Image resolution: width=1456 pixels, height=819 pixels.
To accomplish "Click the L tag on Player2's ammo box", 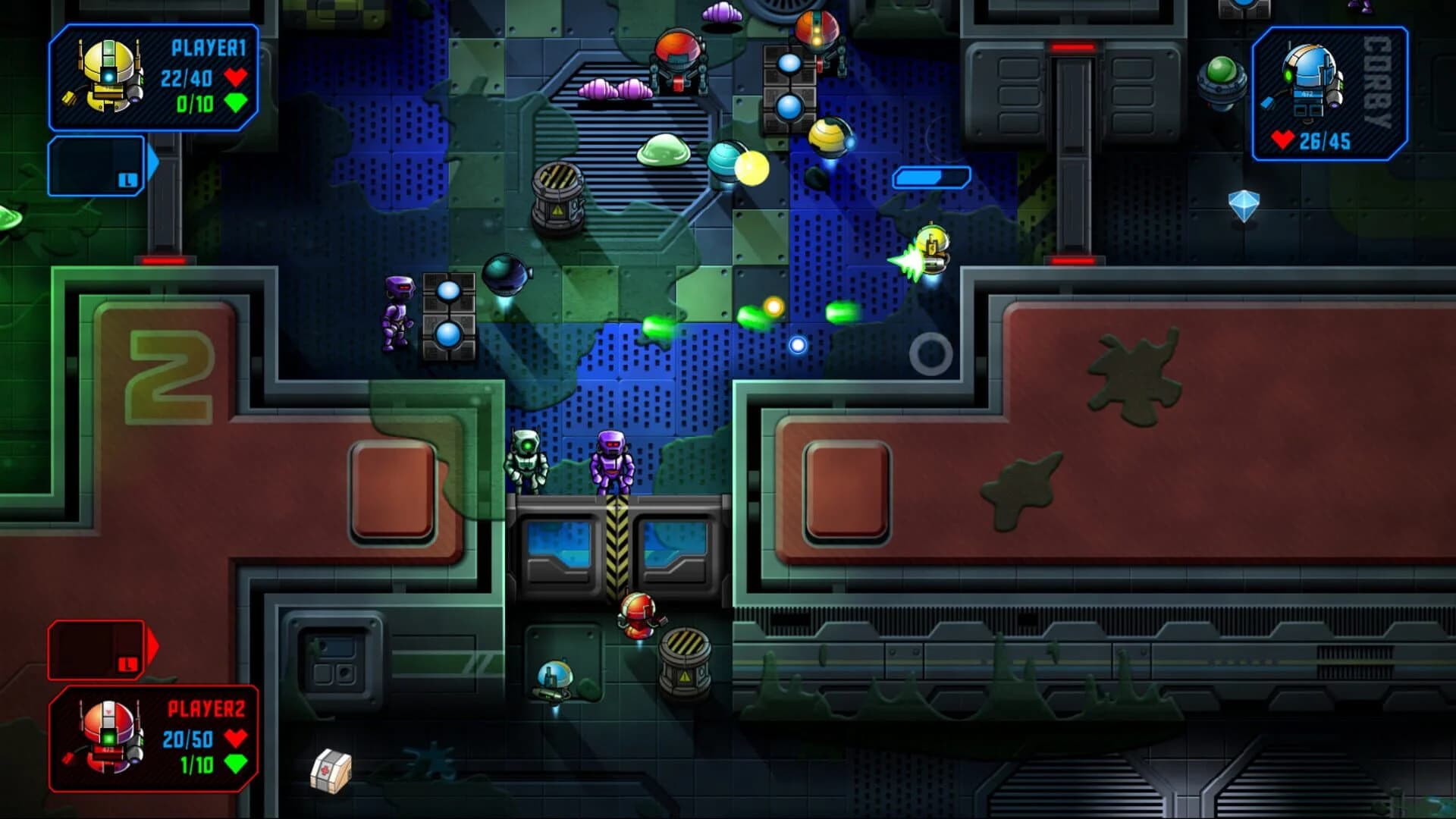I will point(127,666).
